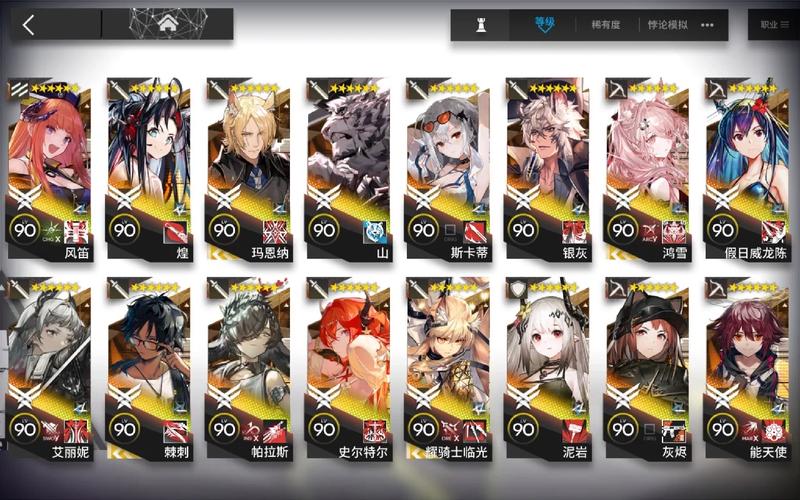Select operator card 史尔特尔
The image size is (800, 500).
click(347, 365)
